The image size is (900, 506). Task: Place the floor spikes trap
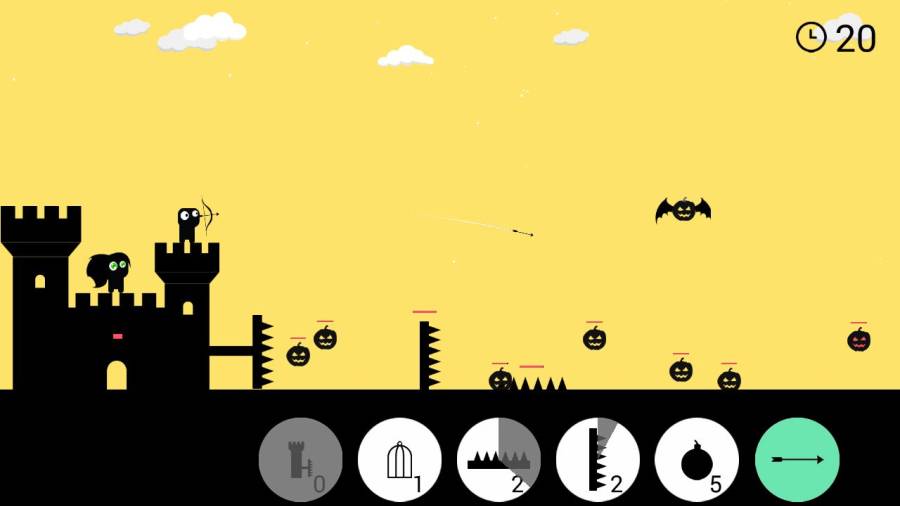point(499,460)
